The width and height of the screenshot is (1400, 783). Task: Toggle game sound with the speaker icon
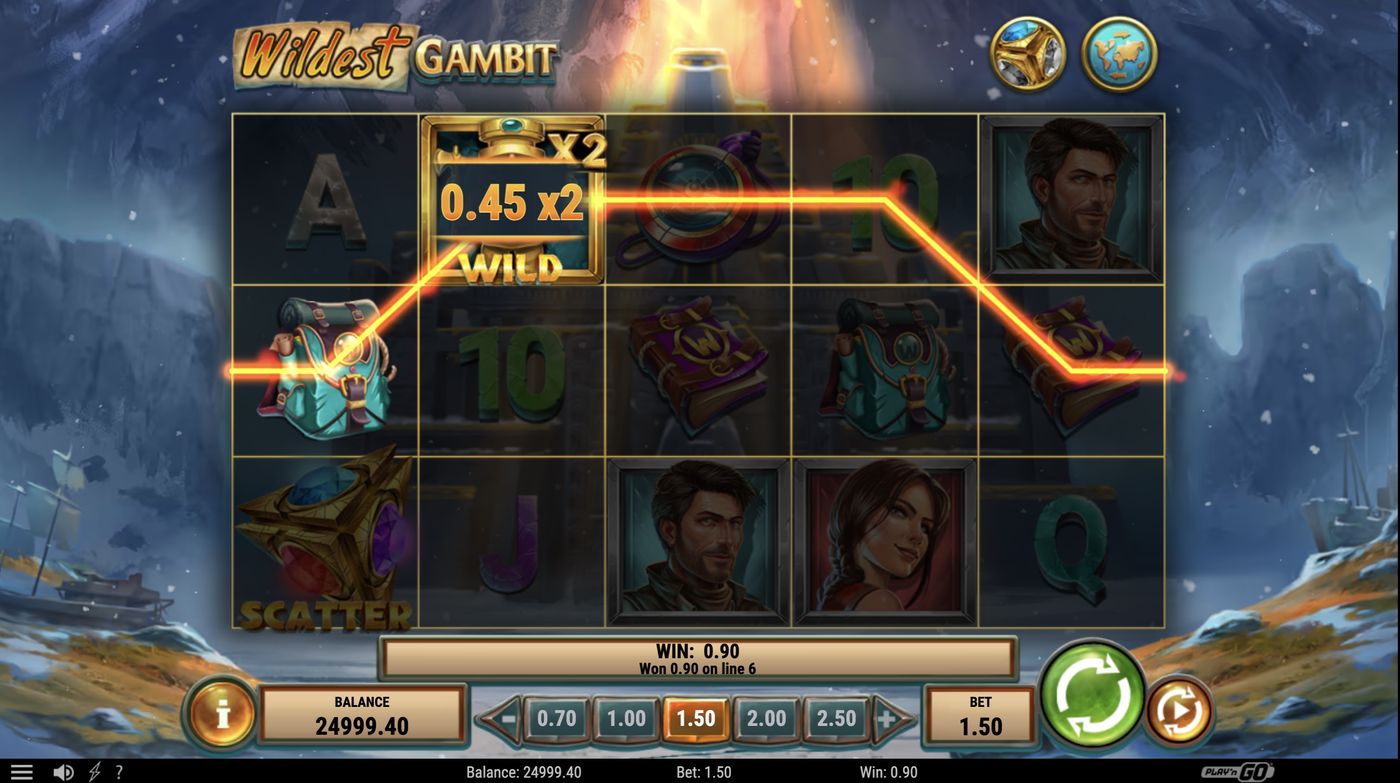point(61,770)
